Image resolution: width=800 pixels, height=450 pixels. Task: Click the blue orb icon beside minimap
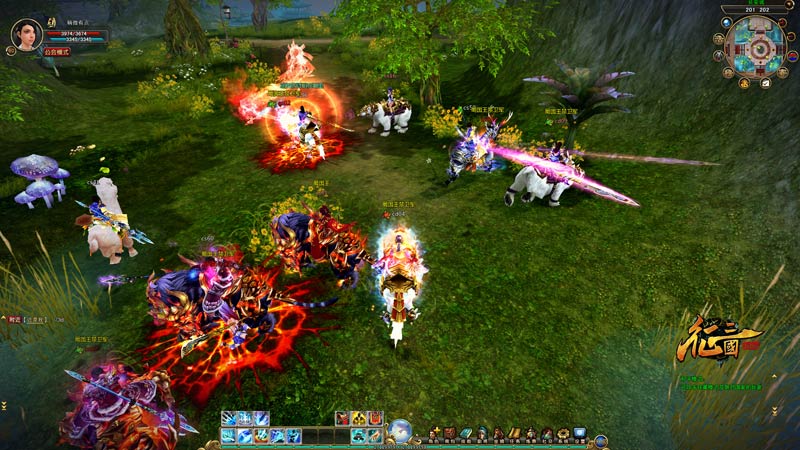click(x=727, y=23)
